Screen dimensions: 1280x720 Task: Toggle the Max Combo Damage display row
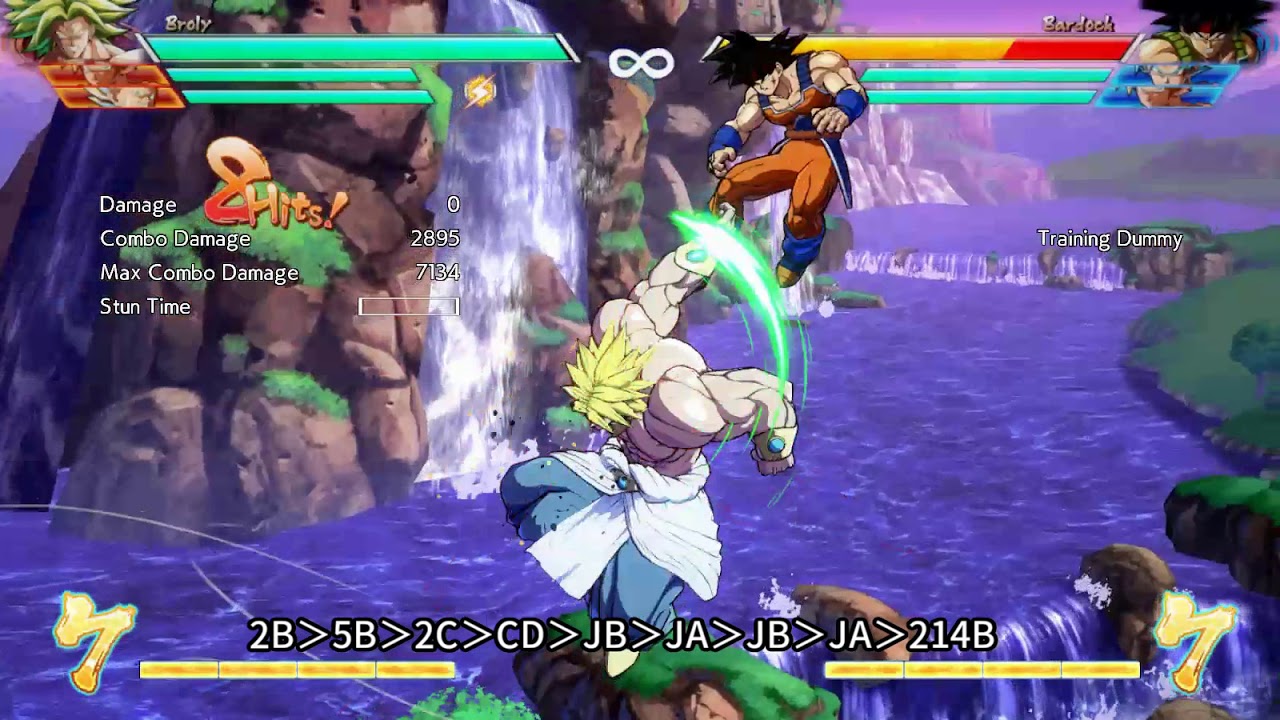198,272
